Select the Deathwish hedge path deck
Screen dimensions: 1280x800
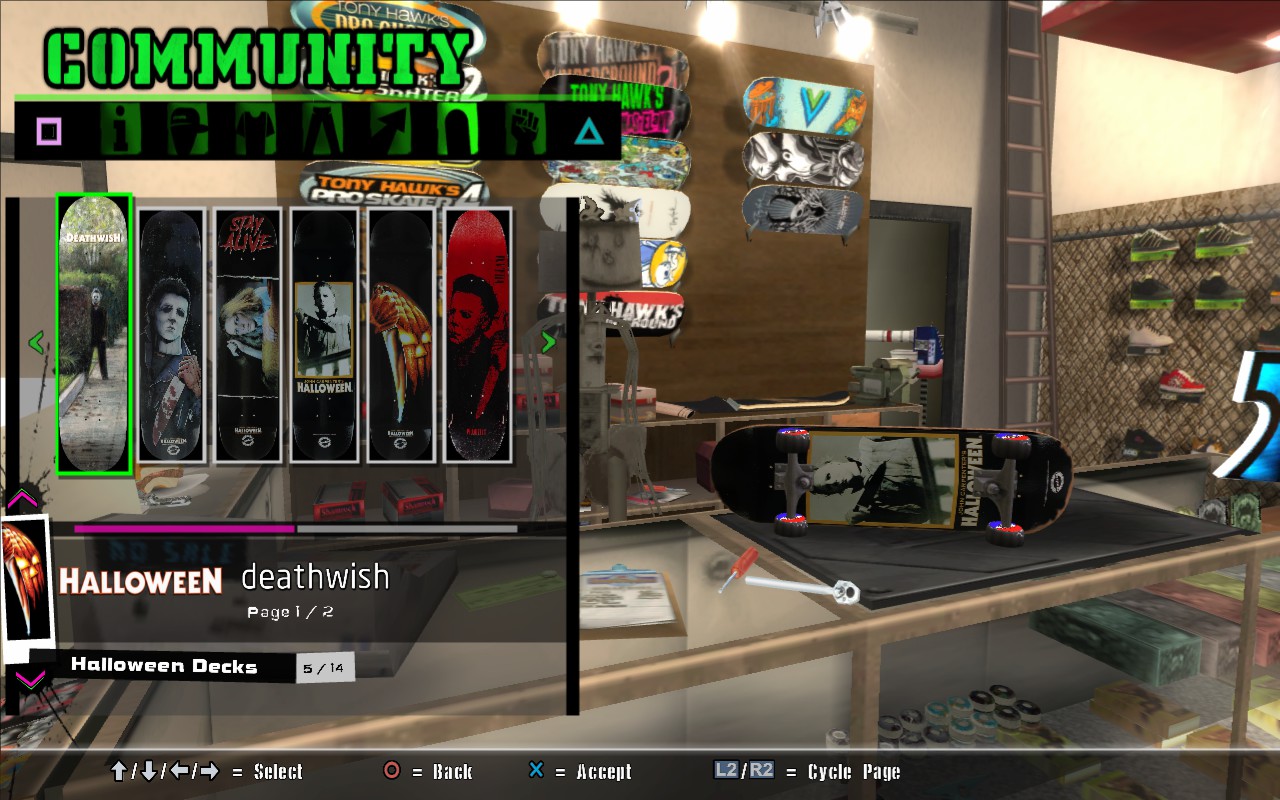click(x=94, y=334)
